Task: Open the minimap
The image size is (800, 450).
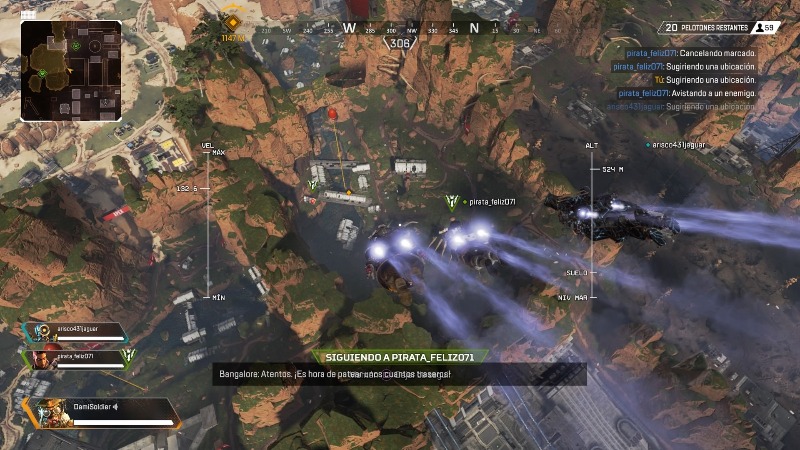Action: [x=71, y=71]
